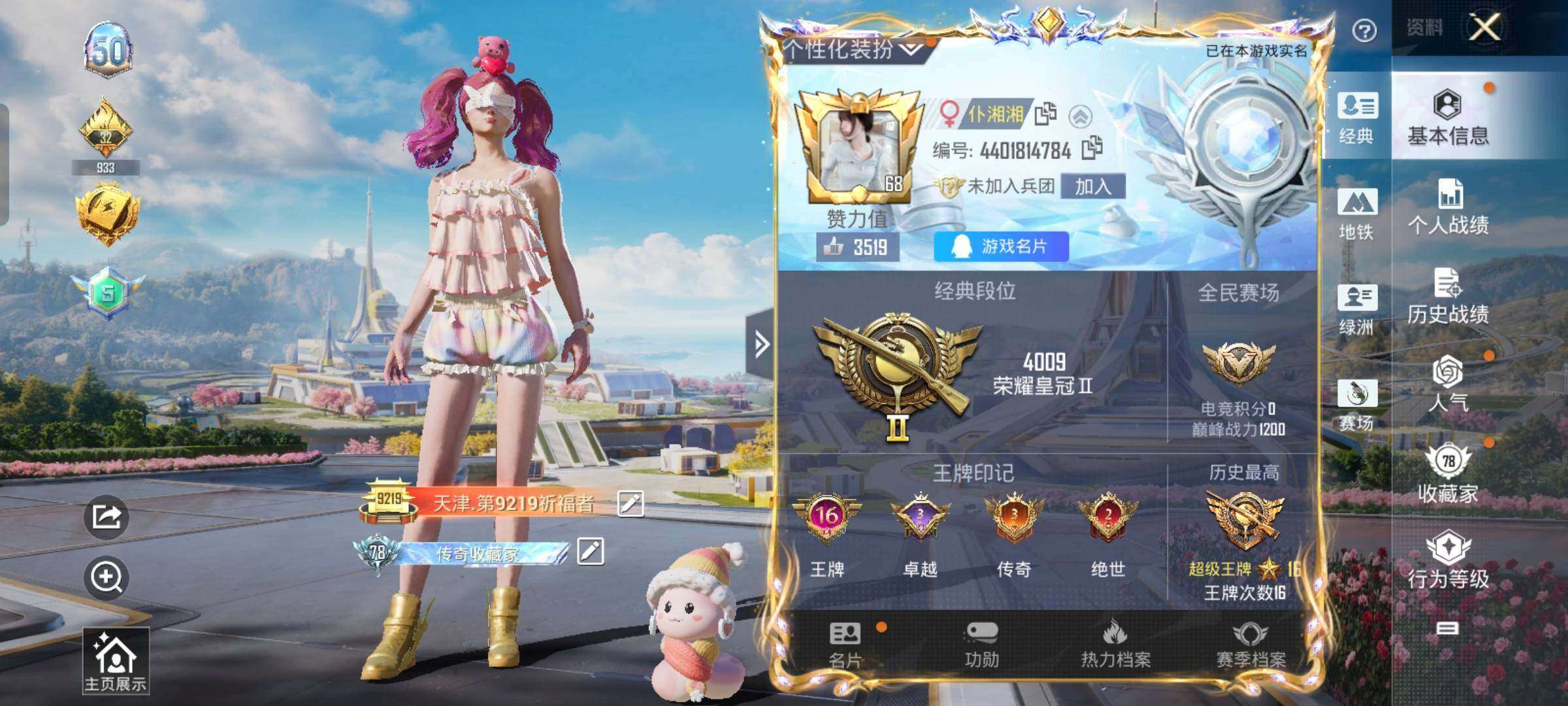
Task: Click the magnifier zoom-in character icon
Action: tap(106, 577)
